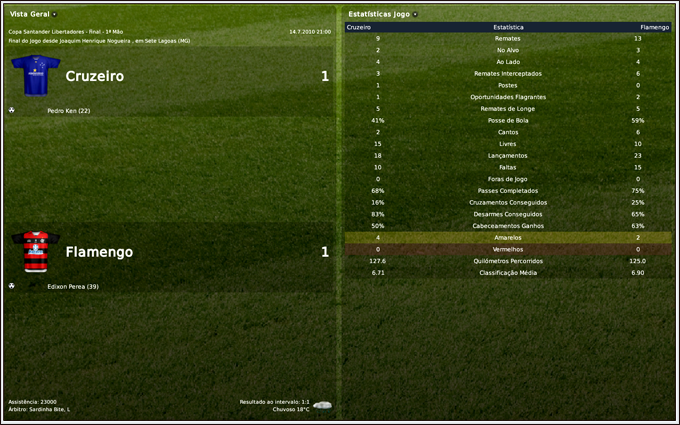Open goalscorer Pedro Ken's profile
680x425 pixels.
[x=69, y=110]
